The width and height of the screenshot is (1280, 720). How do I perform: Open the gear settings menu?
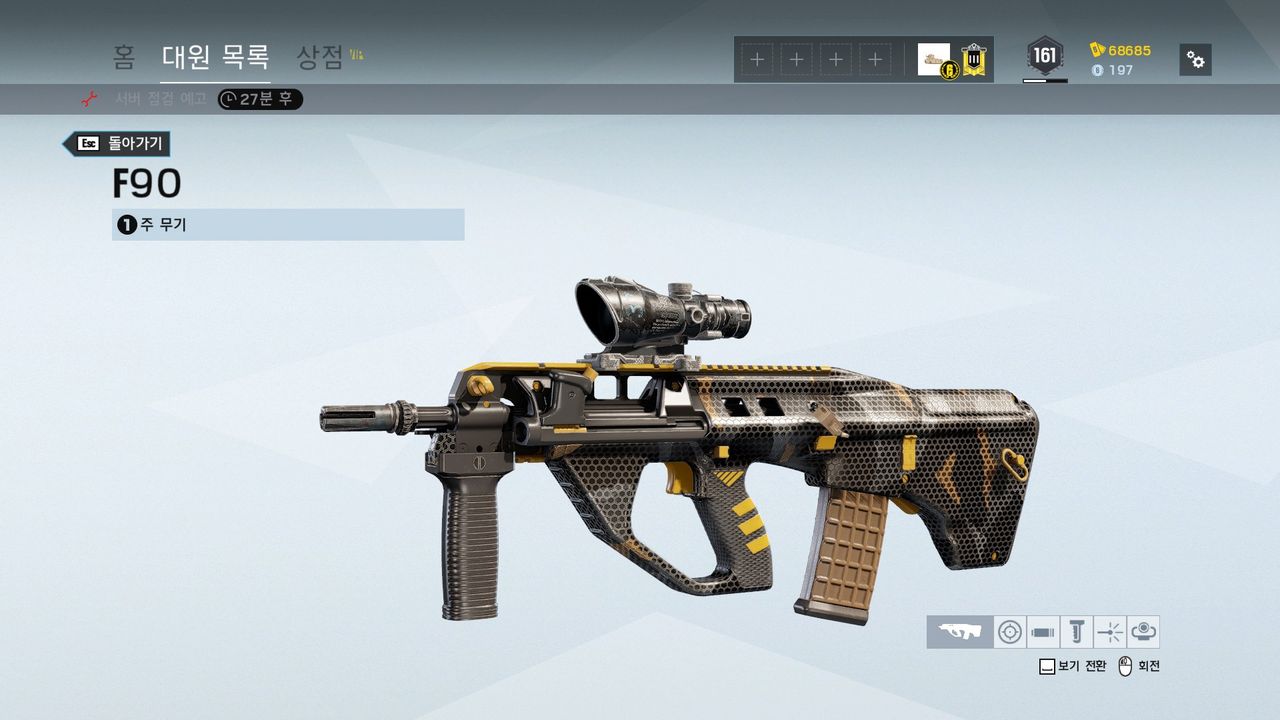pyautogui.click(x=1195, y=59)
